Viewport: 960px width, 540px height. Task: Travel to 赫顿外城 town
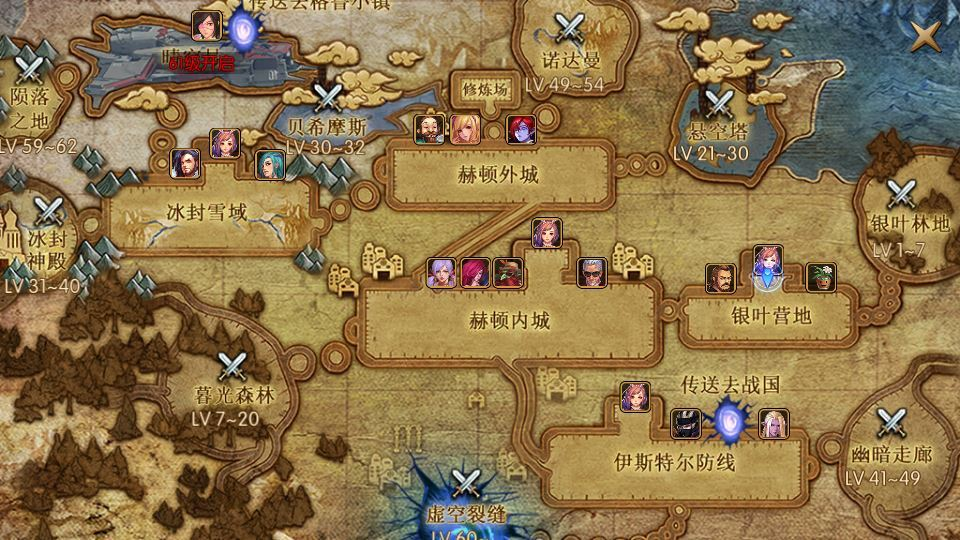pyautogui.click(x=499, y=175)
